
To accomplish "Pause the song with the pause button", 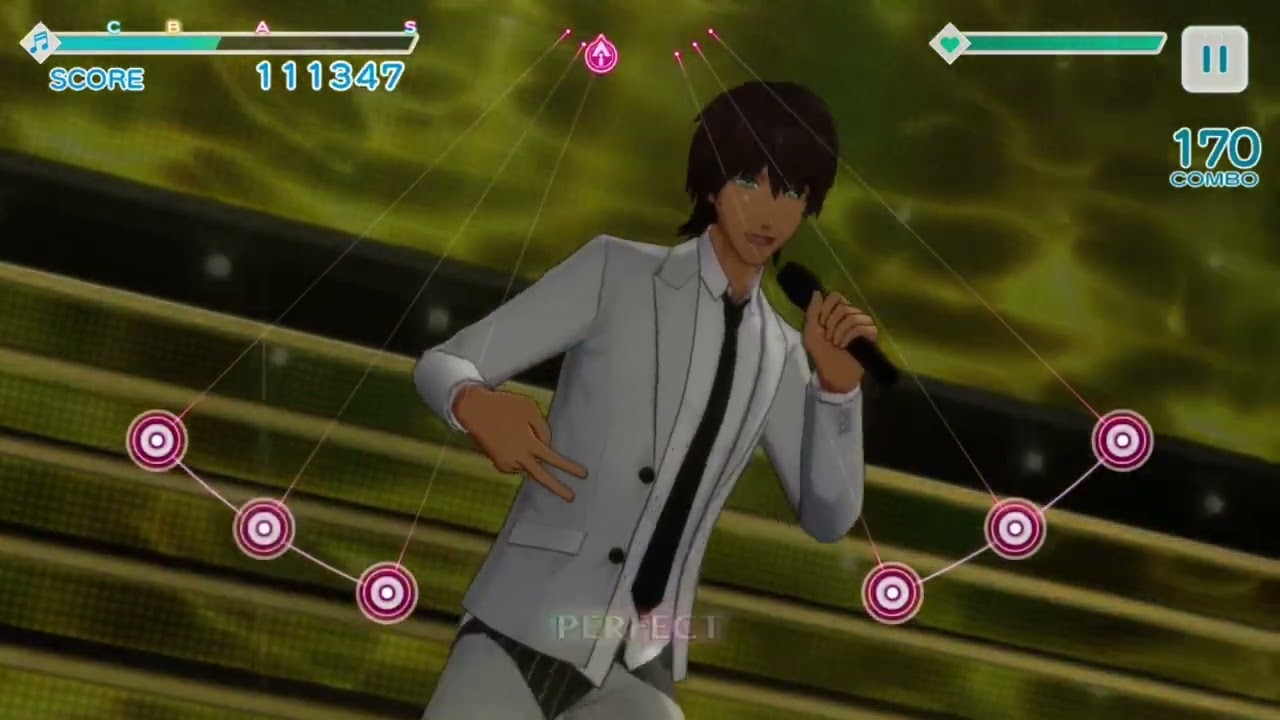I will coord(1214,60).
